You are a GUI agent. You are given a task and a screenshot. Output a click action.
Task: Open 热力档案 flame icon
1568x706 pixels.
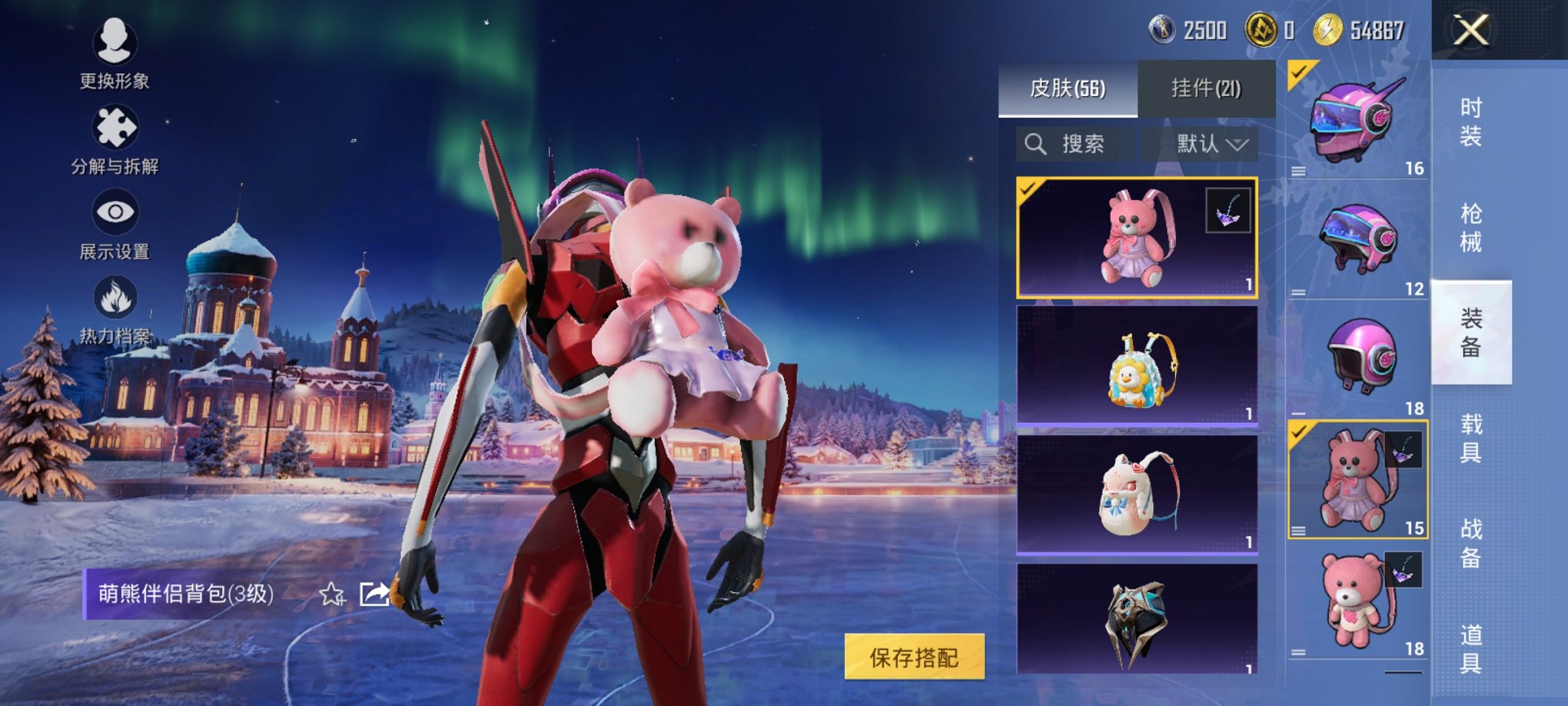[115, 309]
